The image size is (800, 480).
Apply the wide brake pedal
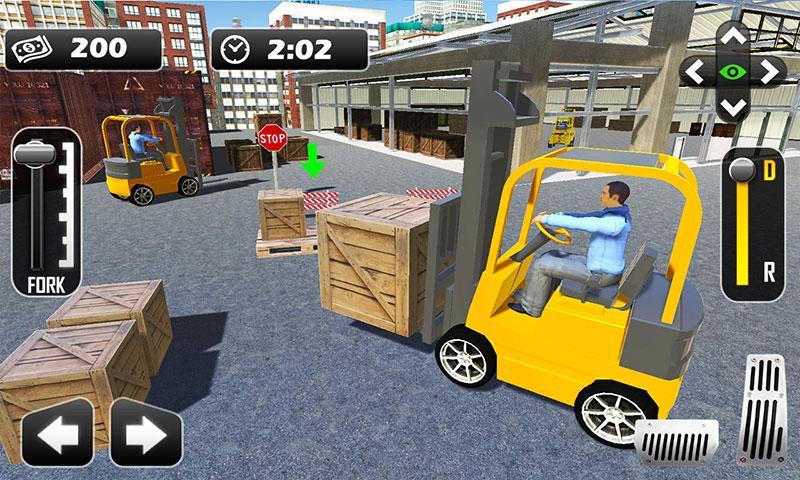tap(676, 440)
